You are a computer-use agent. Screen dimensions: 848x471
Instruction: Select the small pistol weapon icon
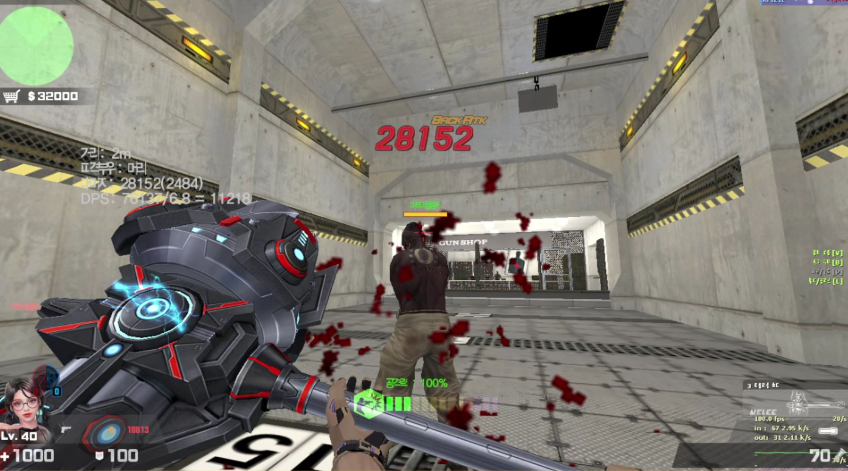(x=67, y=430)
